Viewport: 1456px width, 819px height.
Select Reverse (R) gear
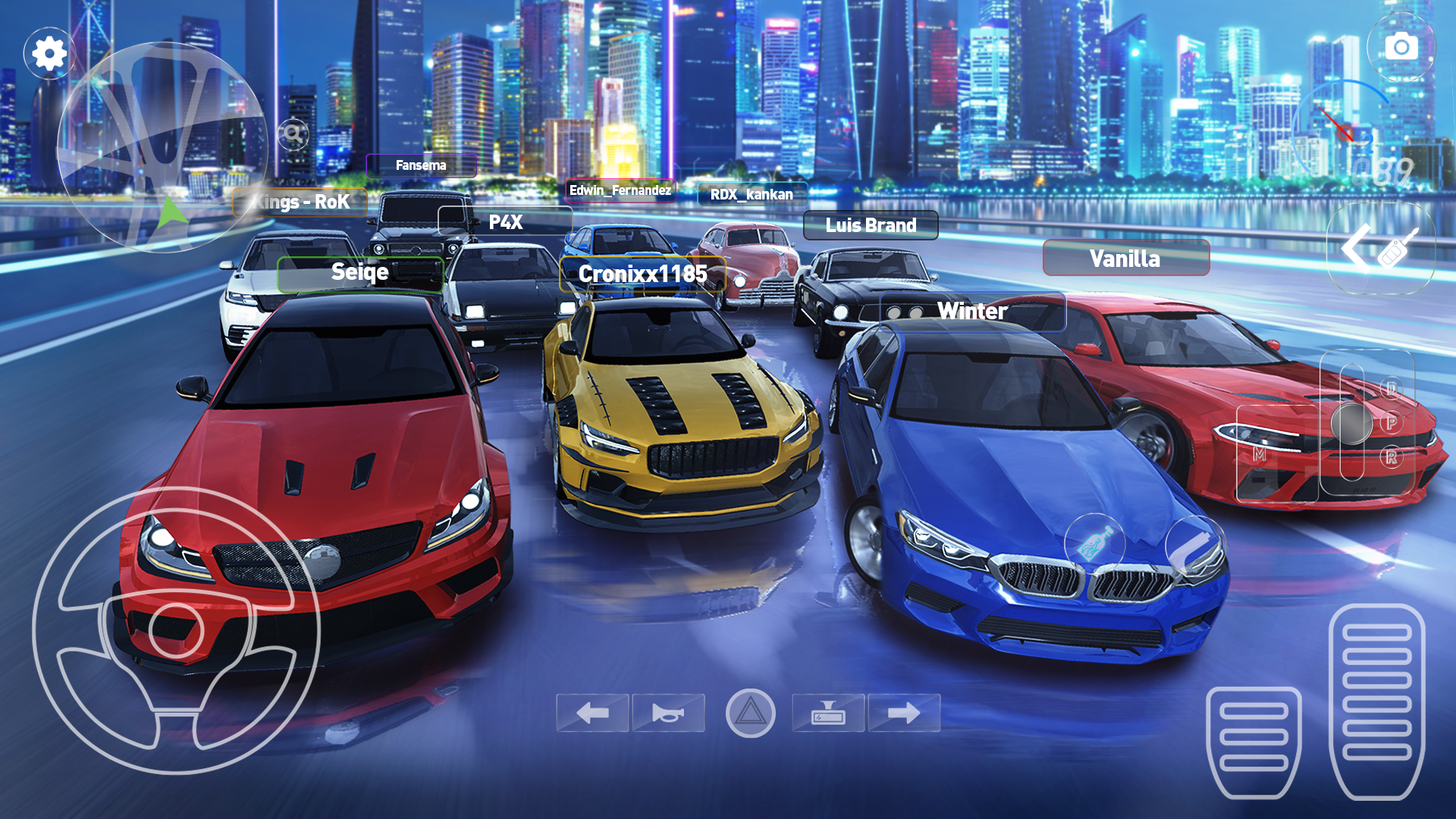[x=1393, y=455]
